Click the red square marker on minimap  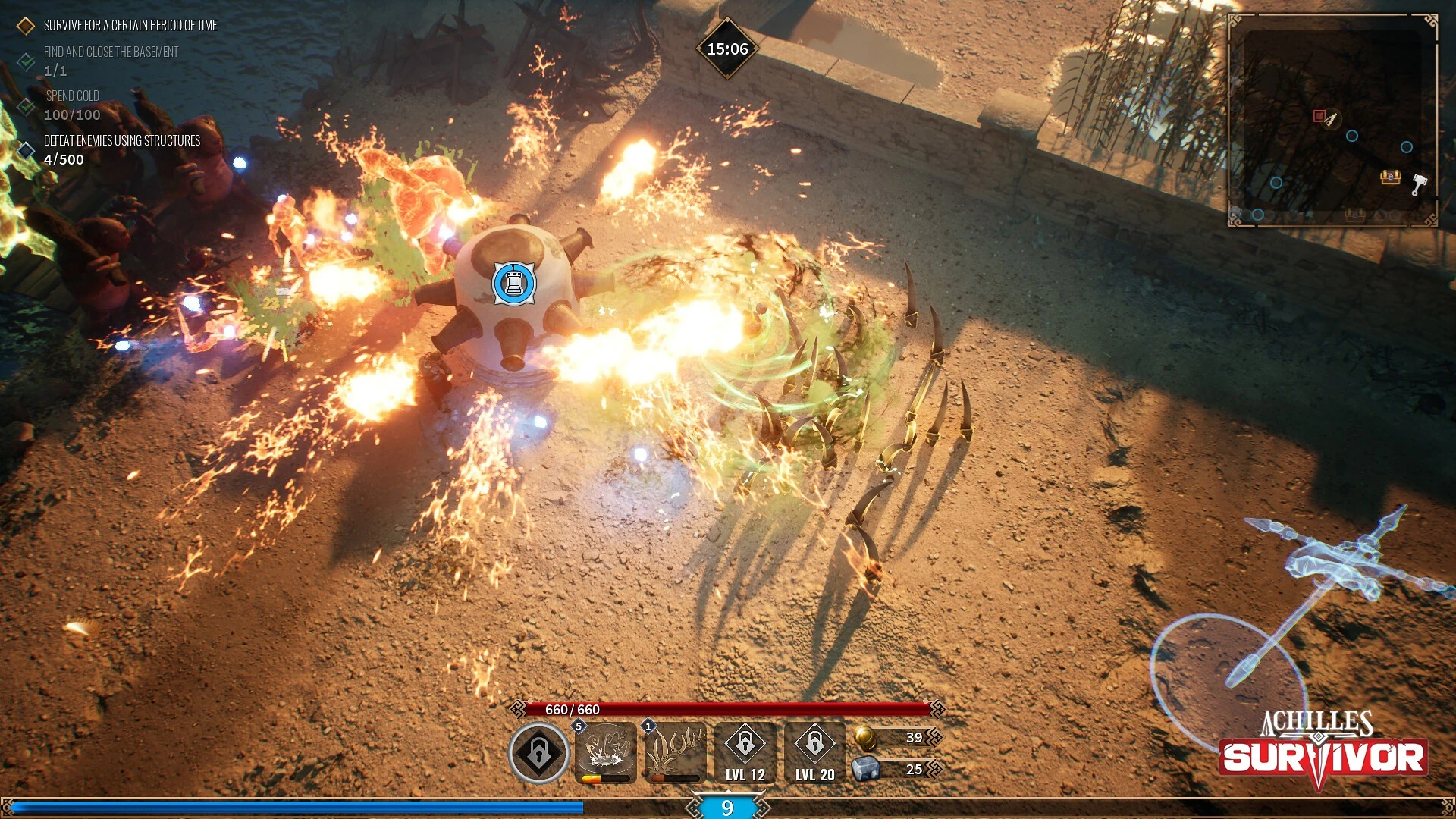[x=1319, y=116]
